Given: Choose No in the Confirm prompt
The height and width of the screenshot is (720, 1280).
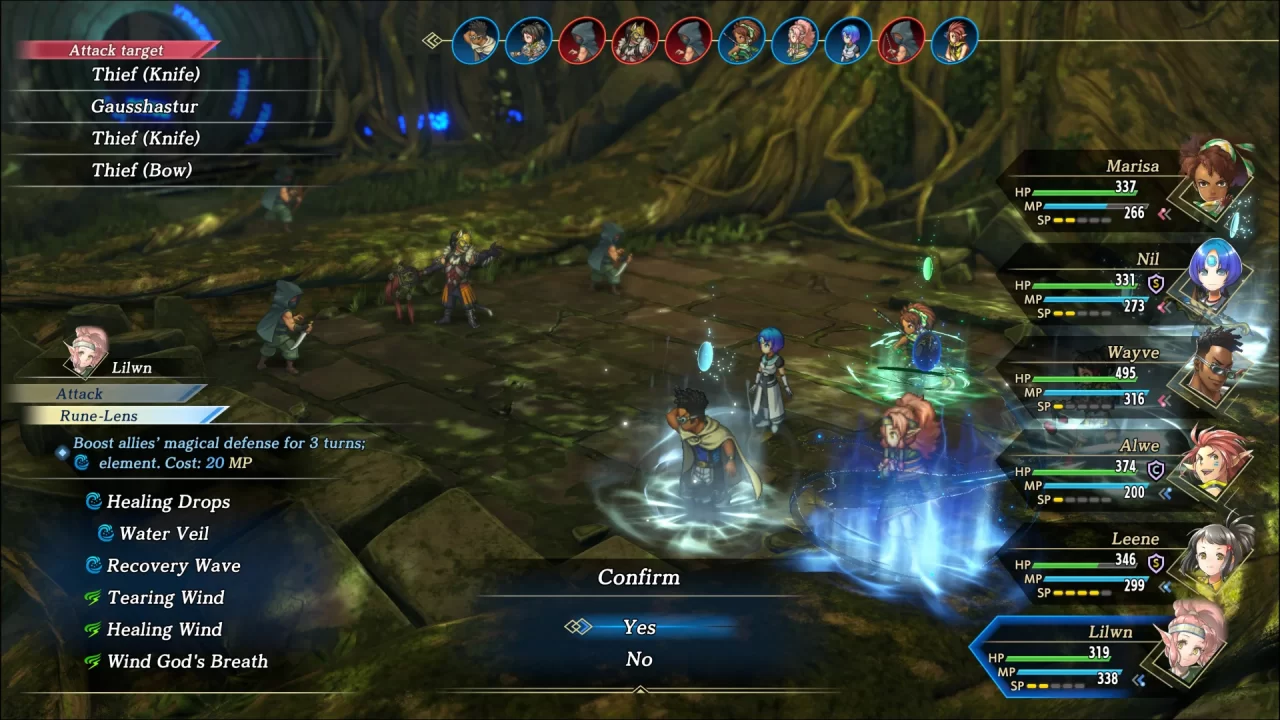Looking at the screenshot, I should point(639,659).
